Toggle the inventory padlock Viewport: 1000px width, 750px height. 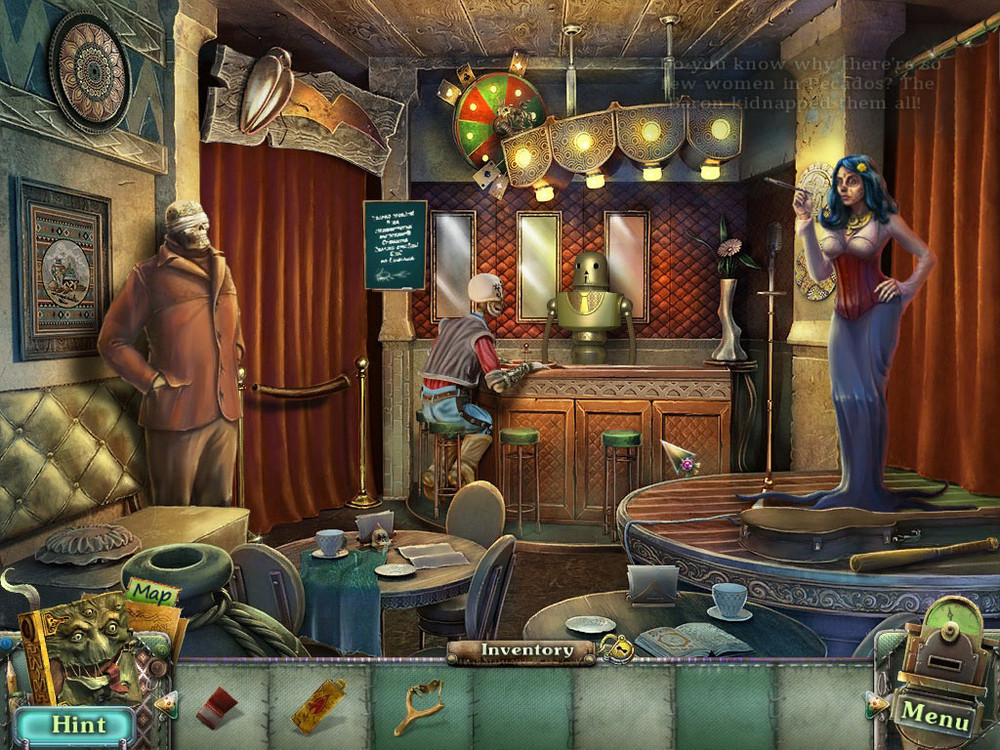[616, 651]
